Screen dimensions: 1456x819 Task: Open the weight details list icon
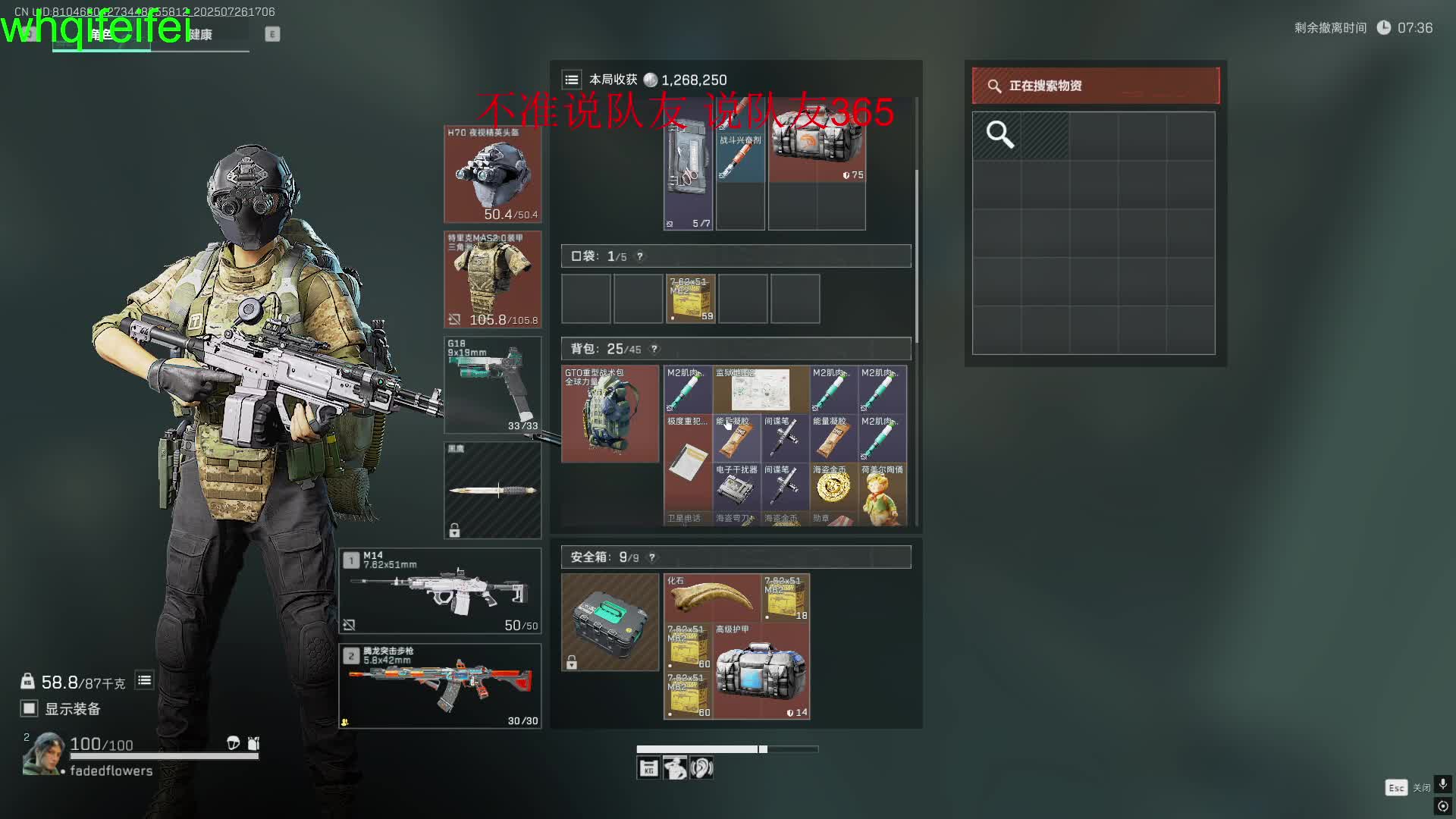pos(144,680)
